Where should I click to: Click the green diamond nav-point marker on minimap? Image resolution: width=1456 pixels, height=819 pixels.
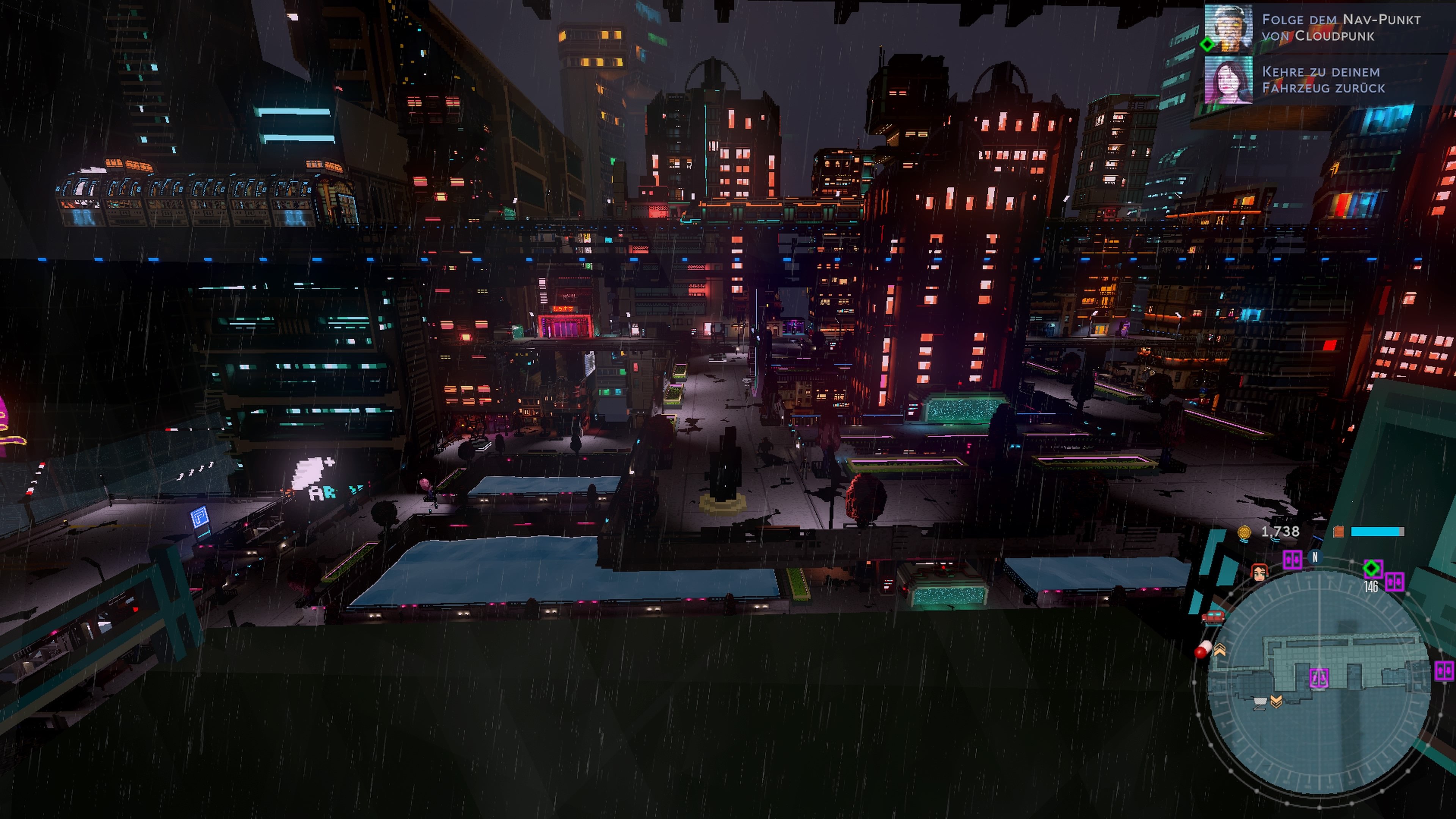click(1371, 568)
